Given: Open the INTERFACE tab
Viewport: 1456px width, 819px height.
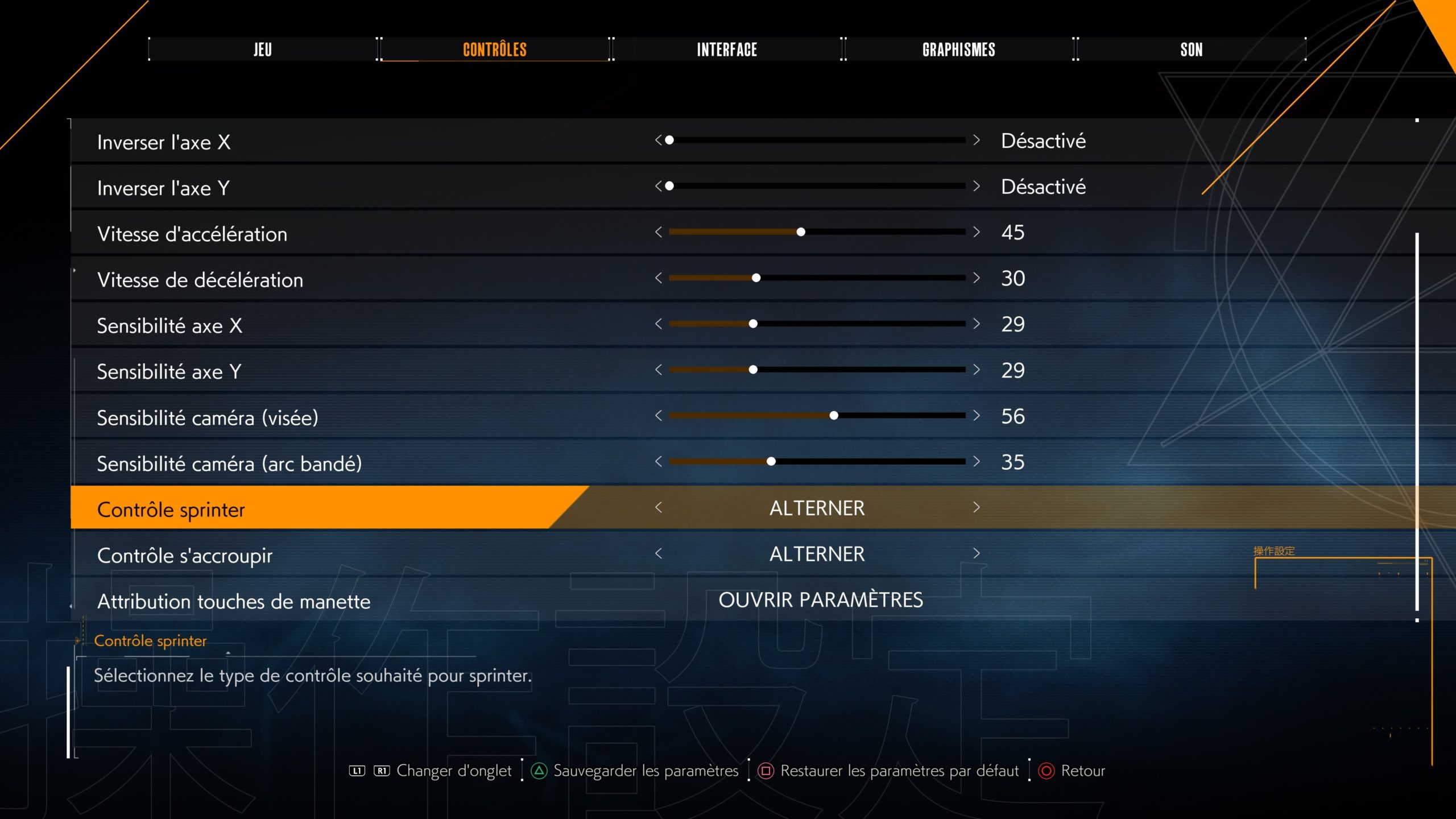Looking at the screenshot, I should click(727, 49).
